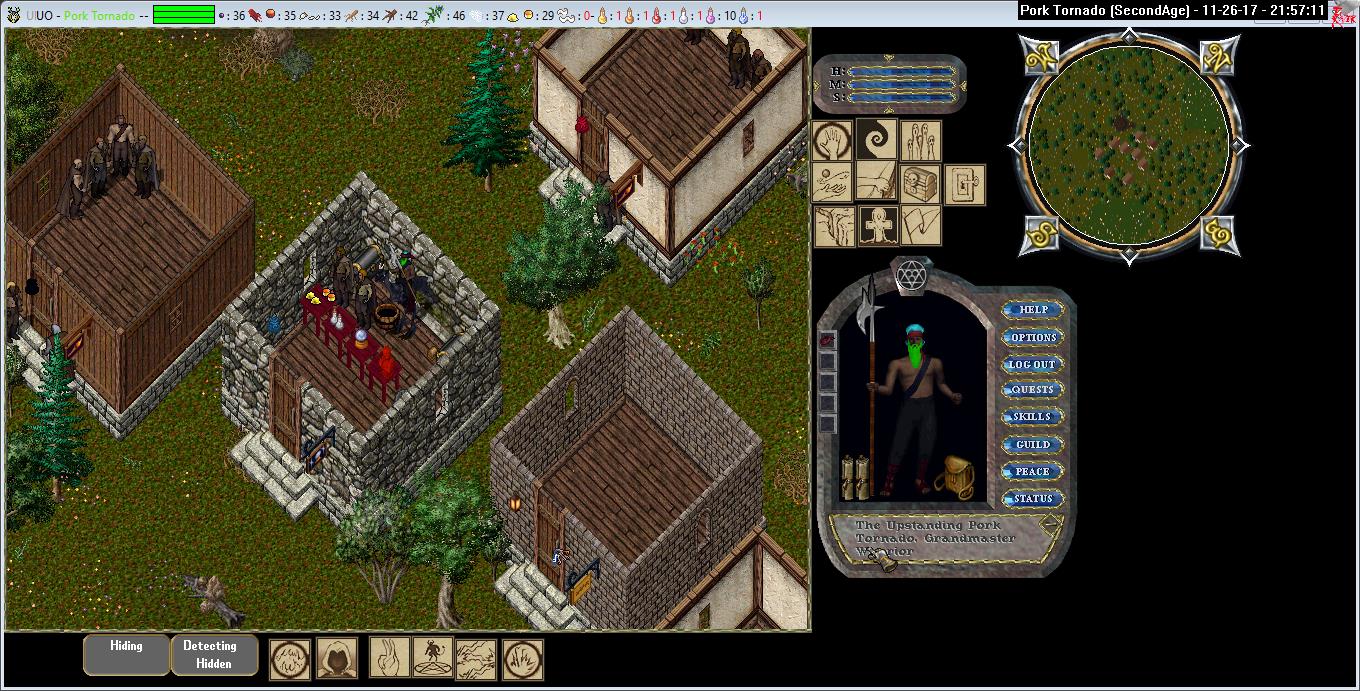Activate the two-finger hand gesture icon
This screenshot has width=1360, height=691.
[x=390, y=659]
